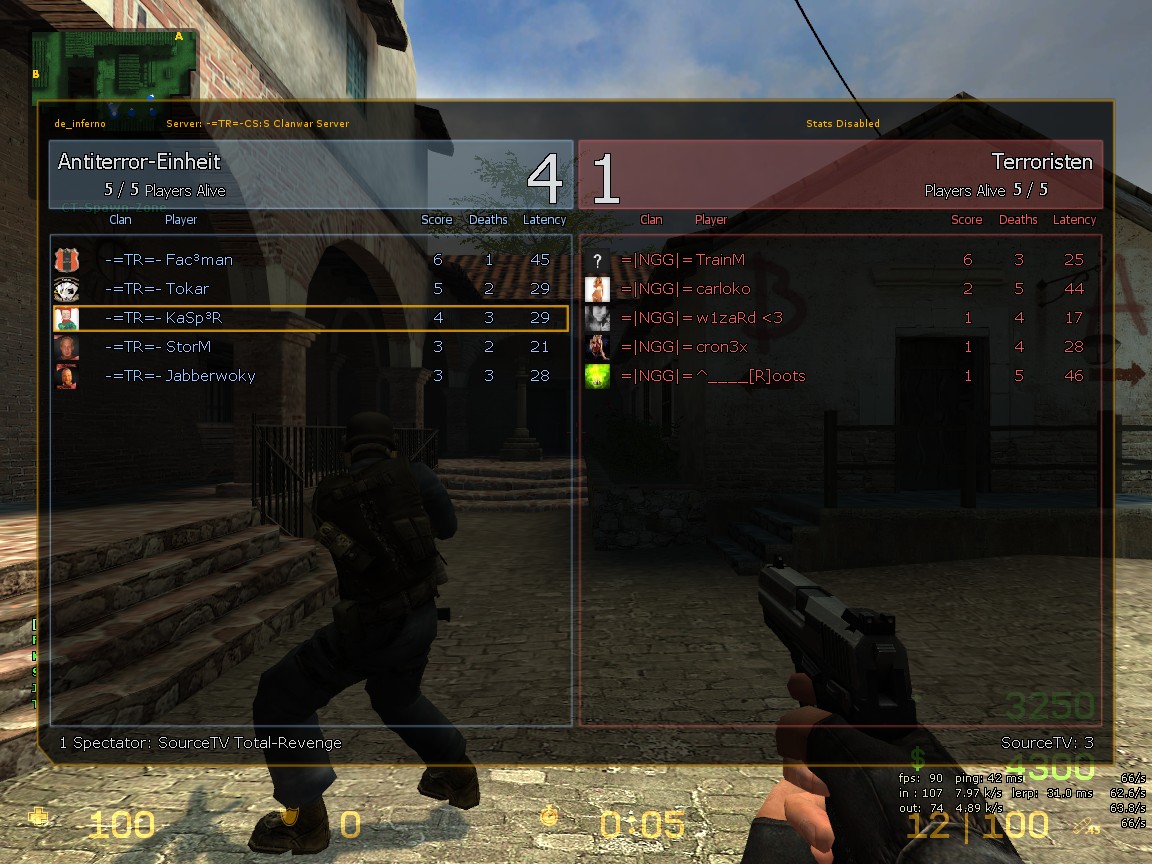Select the TrainM player row

pos(840,260)
